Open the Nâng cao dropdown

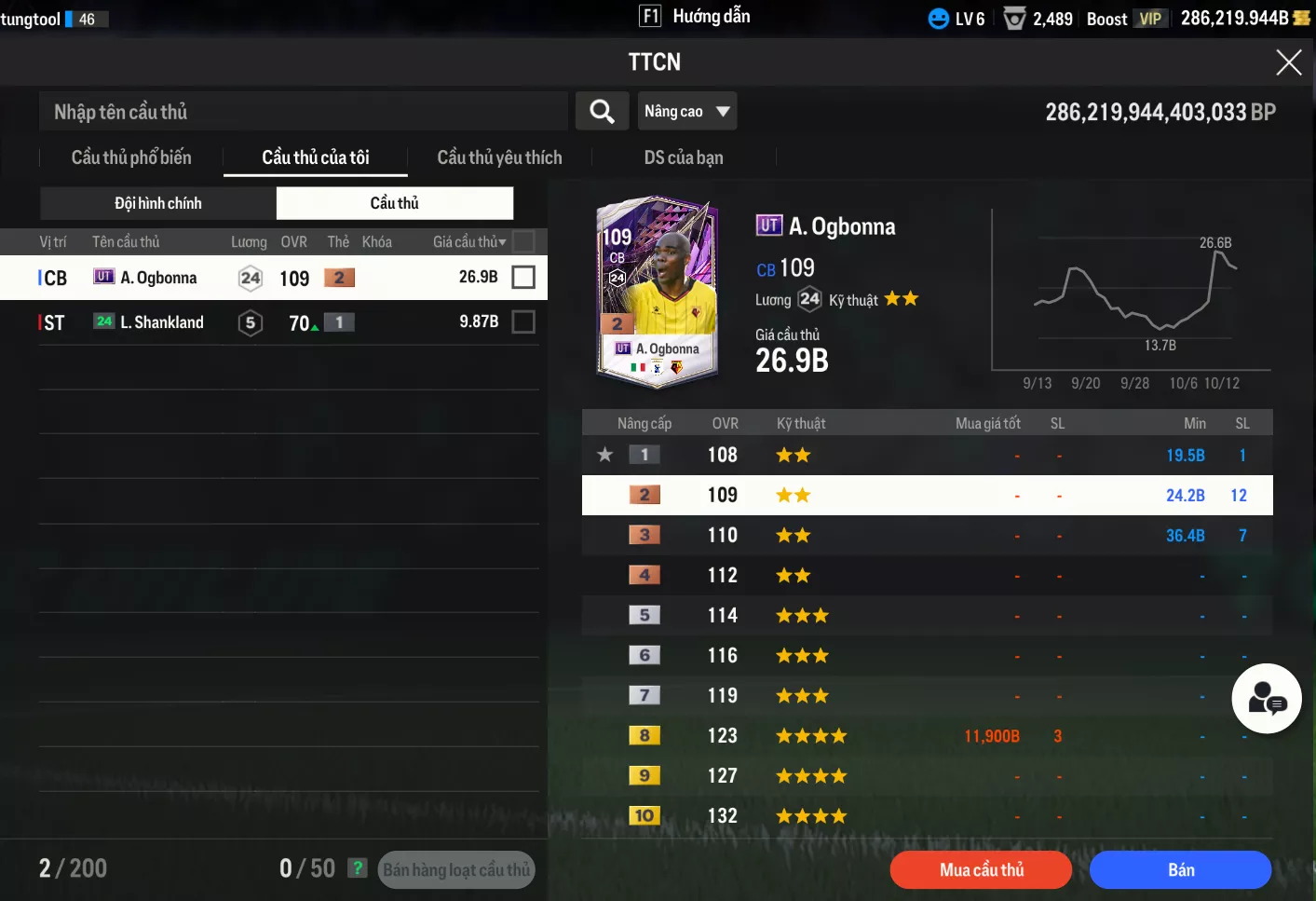tap(686, 112)
